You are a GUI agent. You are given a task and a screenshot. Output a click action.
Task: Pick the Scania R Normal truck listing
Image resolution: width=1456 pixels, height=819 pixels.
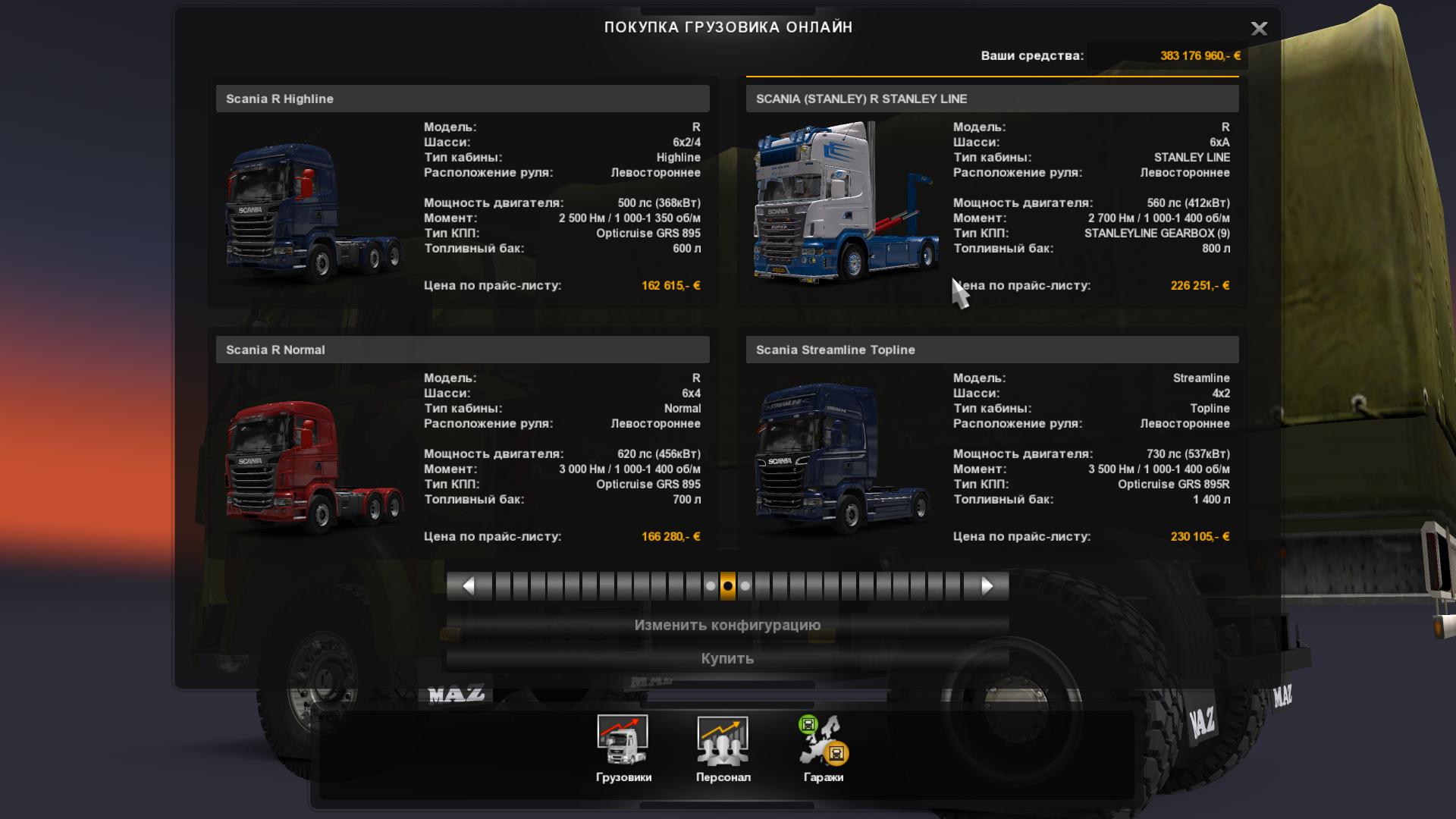462,350
